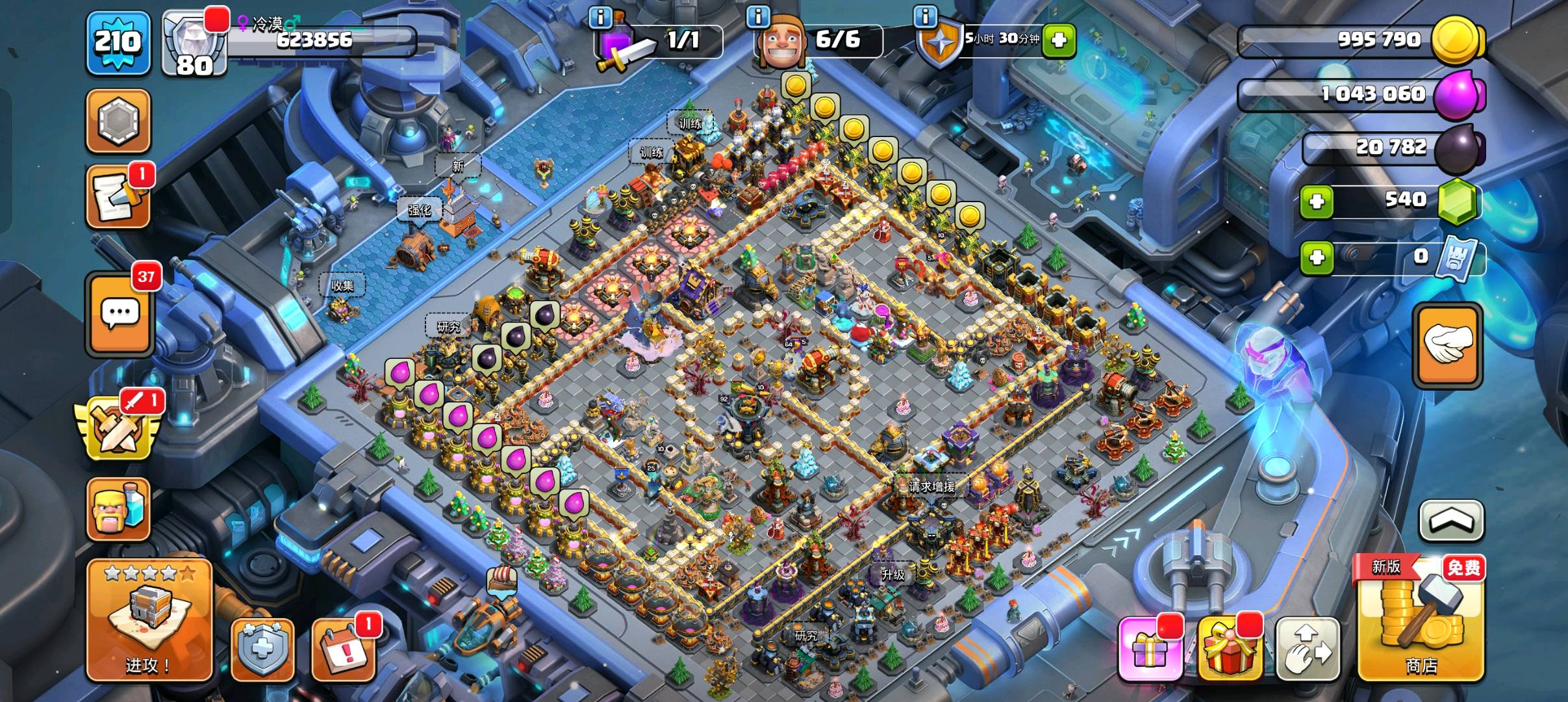
Task: Open the calendar events icon
Action: click(344, 650)
